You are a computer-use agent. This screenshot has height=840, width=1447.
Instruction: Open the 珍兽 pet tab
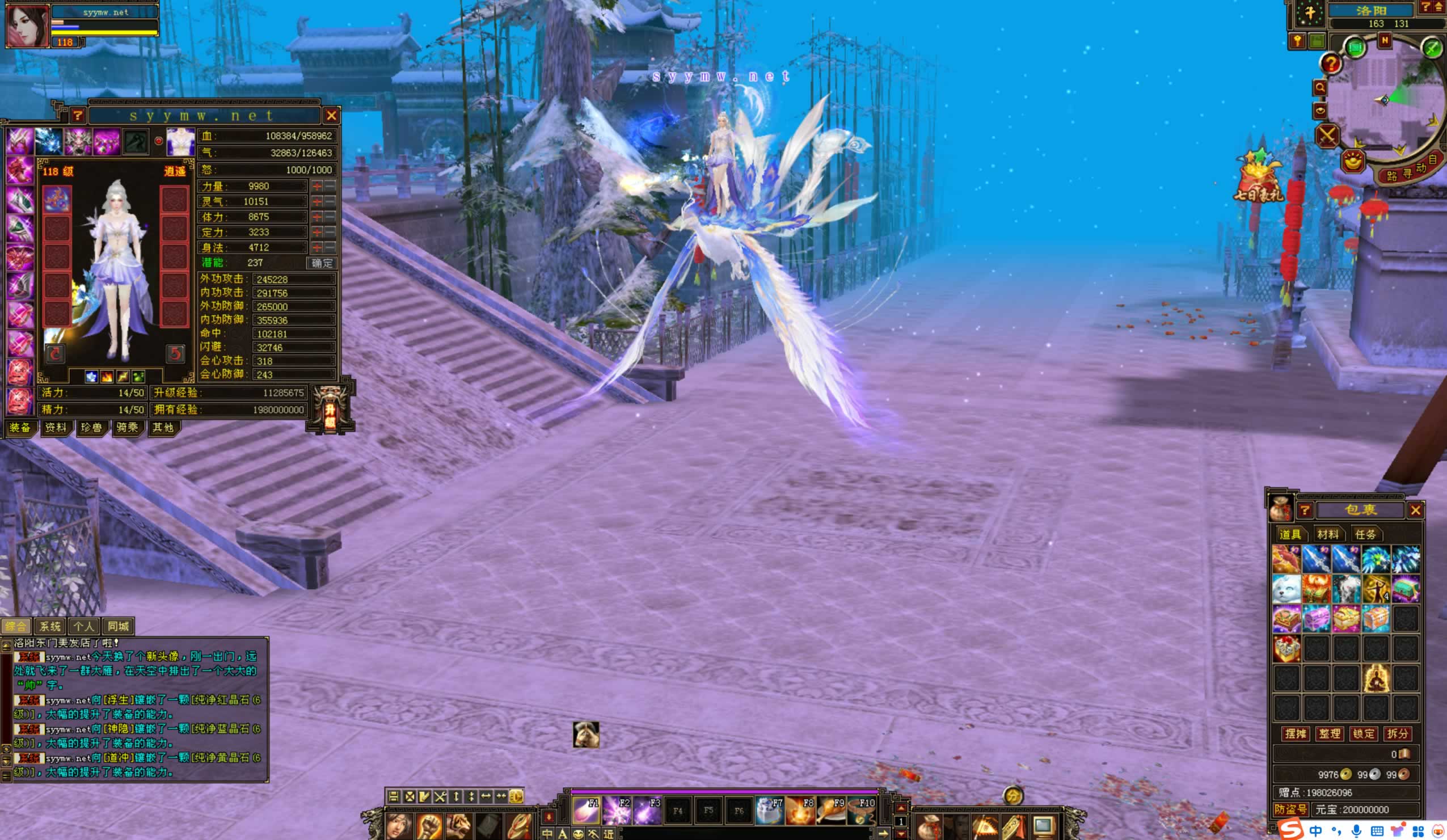(91, 428)
